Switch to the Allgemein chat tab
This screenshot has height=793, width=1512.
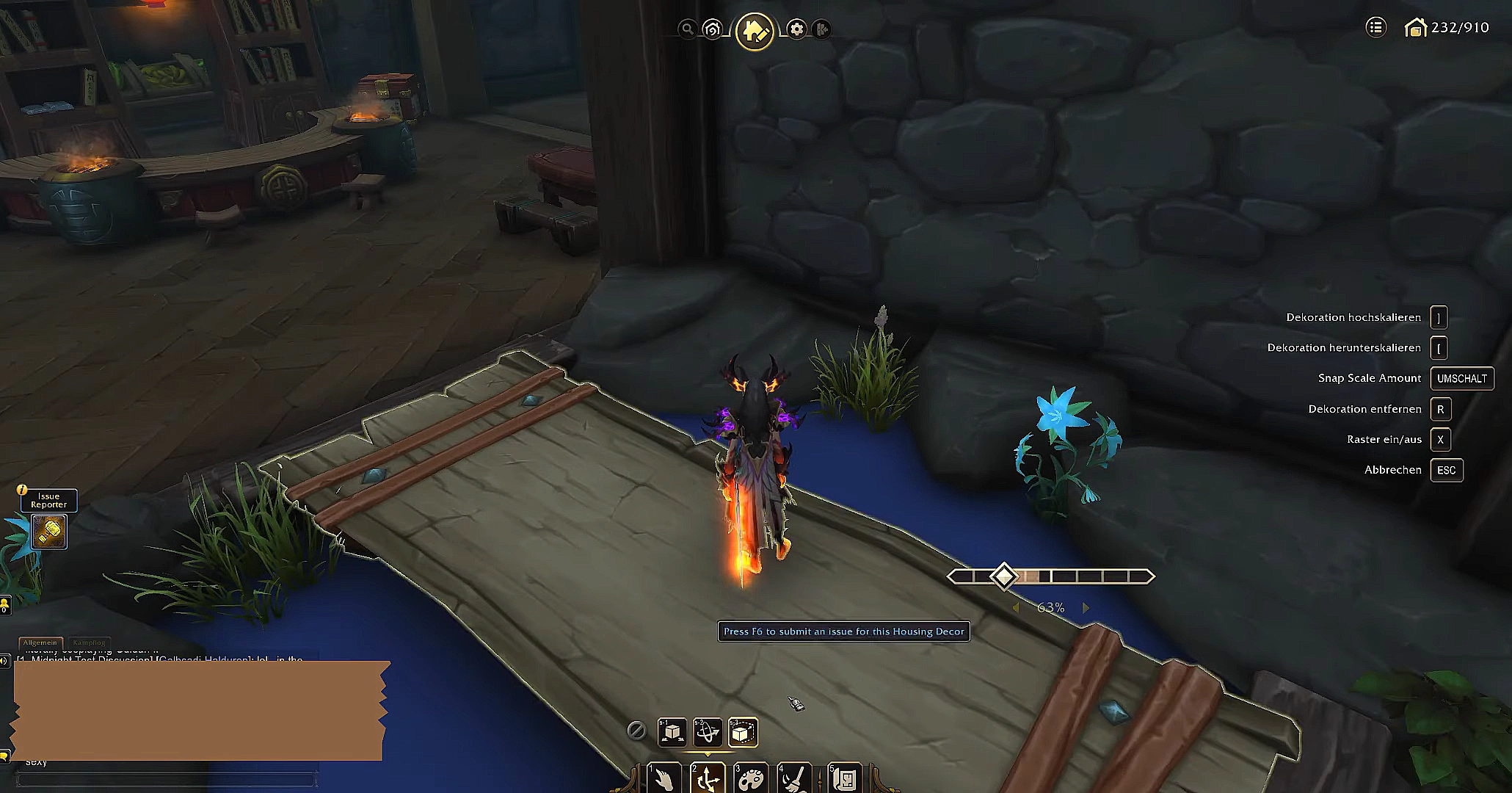point(40,642)
